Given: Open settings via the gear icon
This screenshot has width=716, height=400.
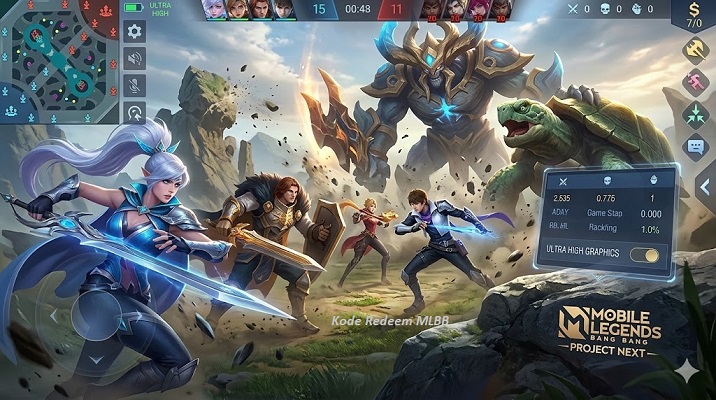Looking at the screenshot, I should click(x=134, y=32).
